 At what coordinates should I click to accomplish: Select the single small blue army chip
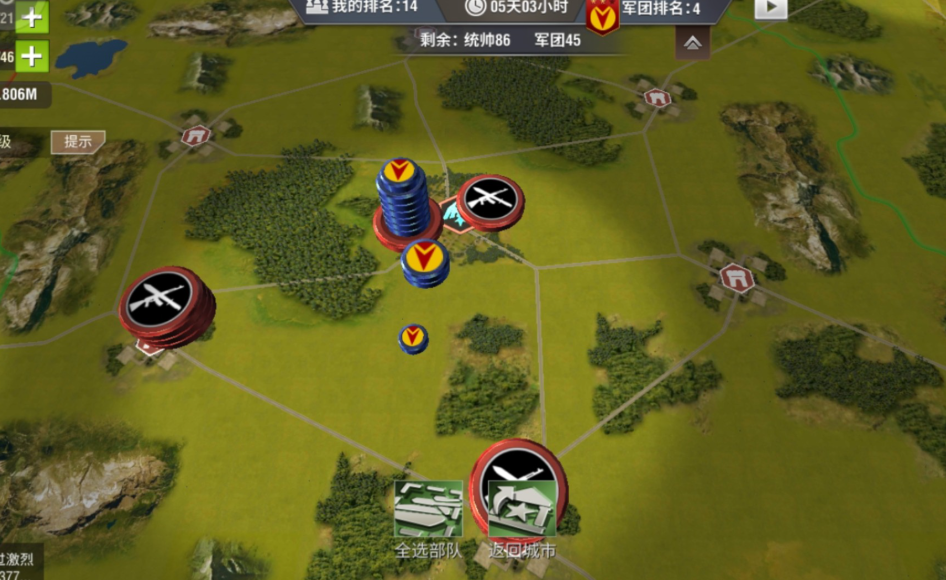(x=413, y=338)
